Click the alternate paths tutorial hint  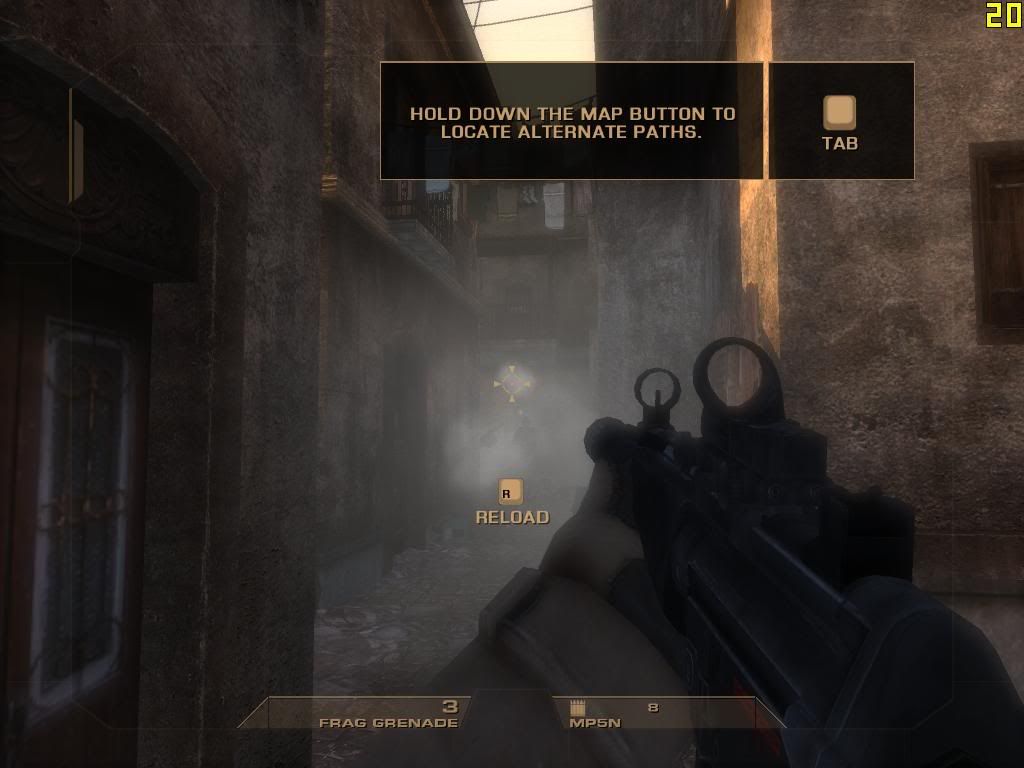(x=572, y=122)
